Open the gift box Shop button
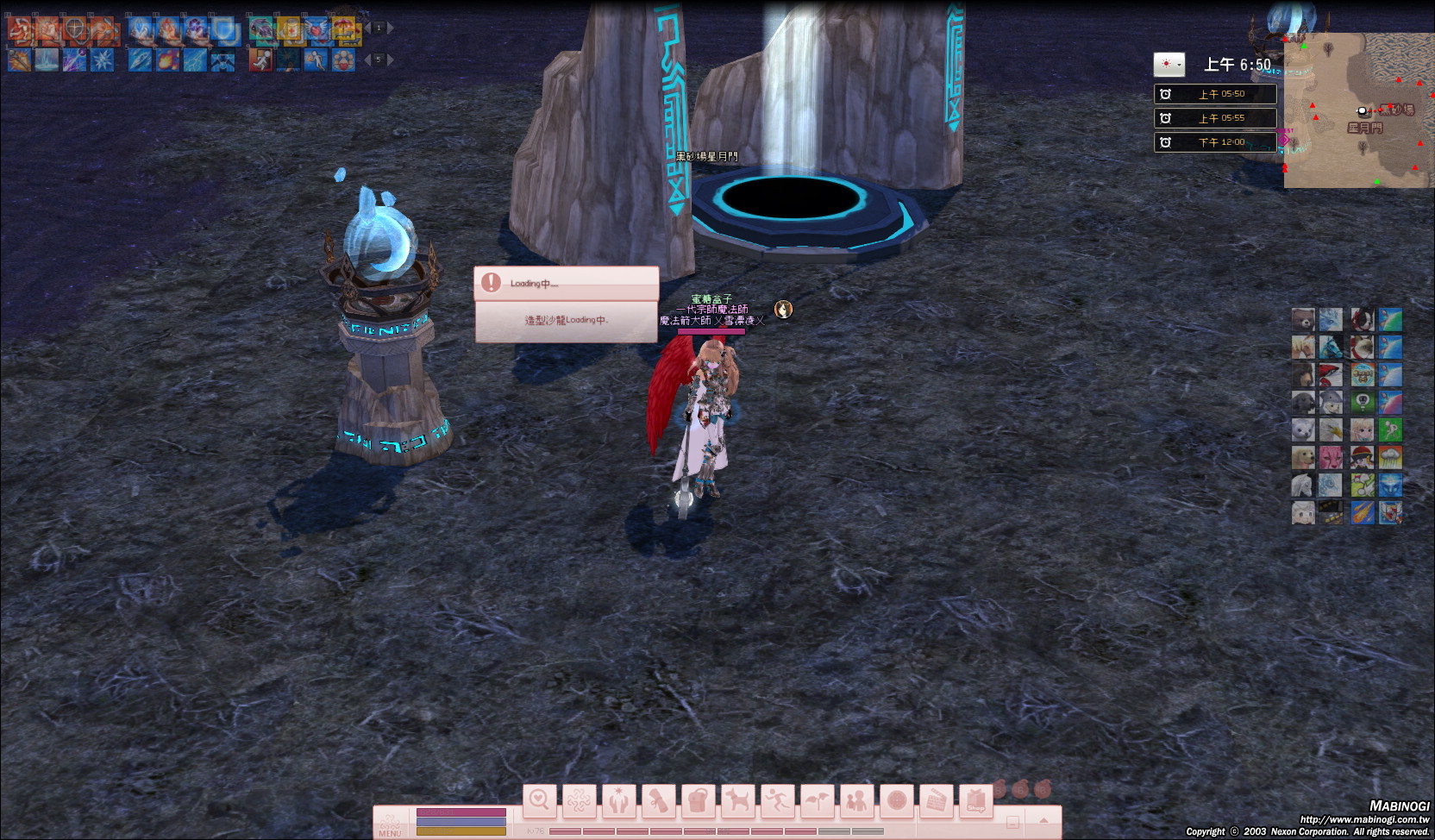The height and width of the screenshot is (840, 1435). (x=975, y=801)
